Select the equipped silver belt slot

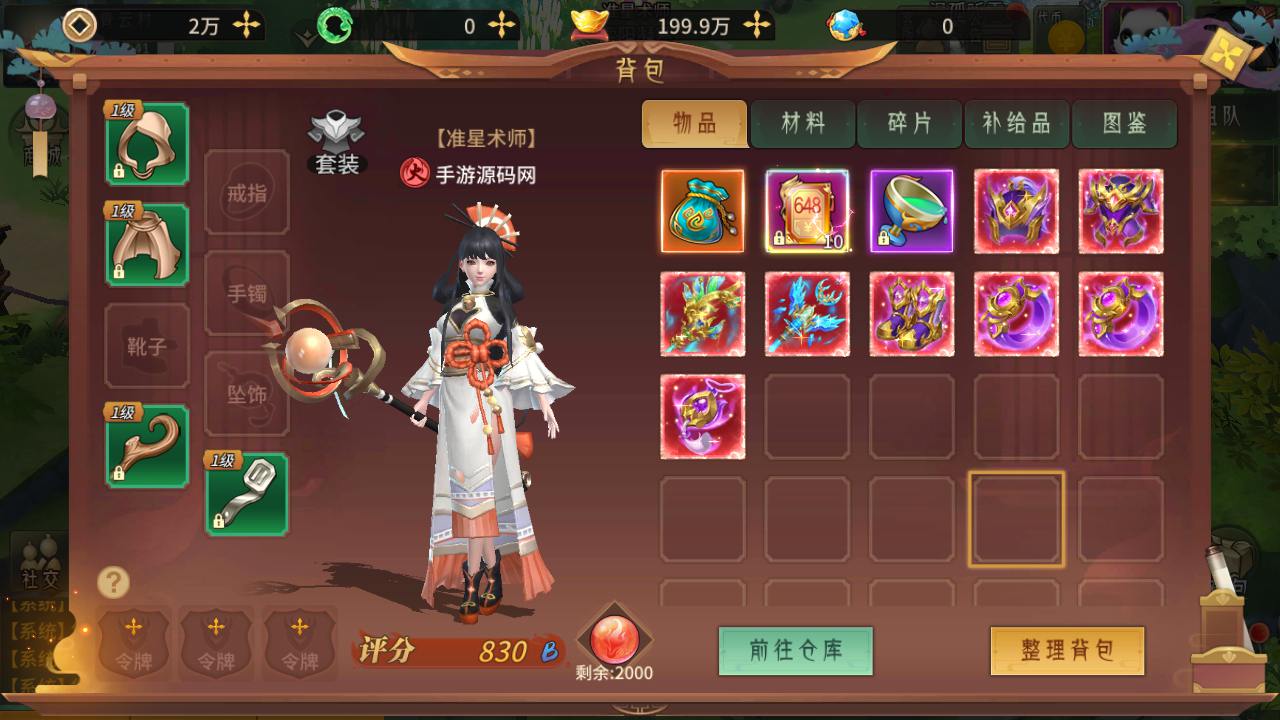pyautogui.click(x=247, y=494)
